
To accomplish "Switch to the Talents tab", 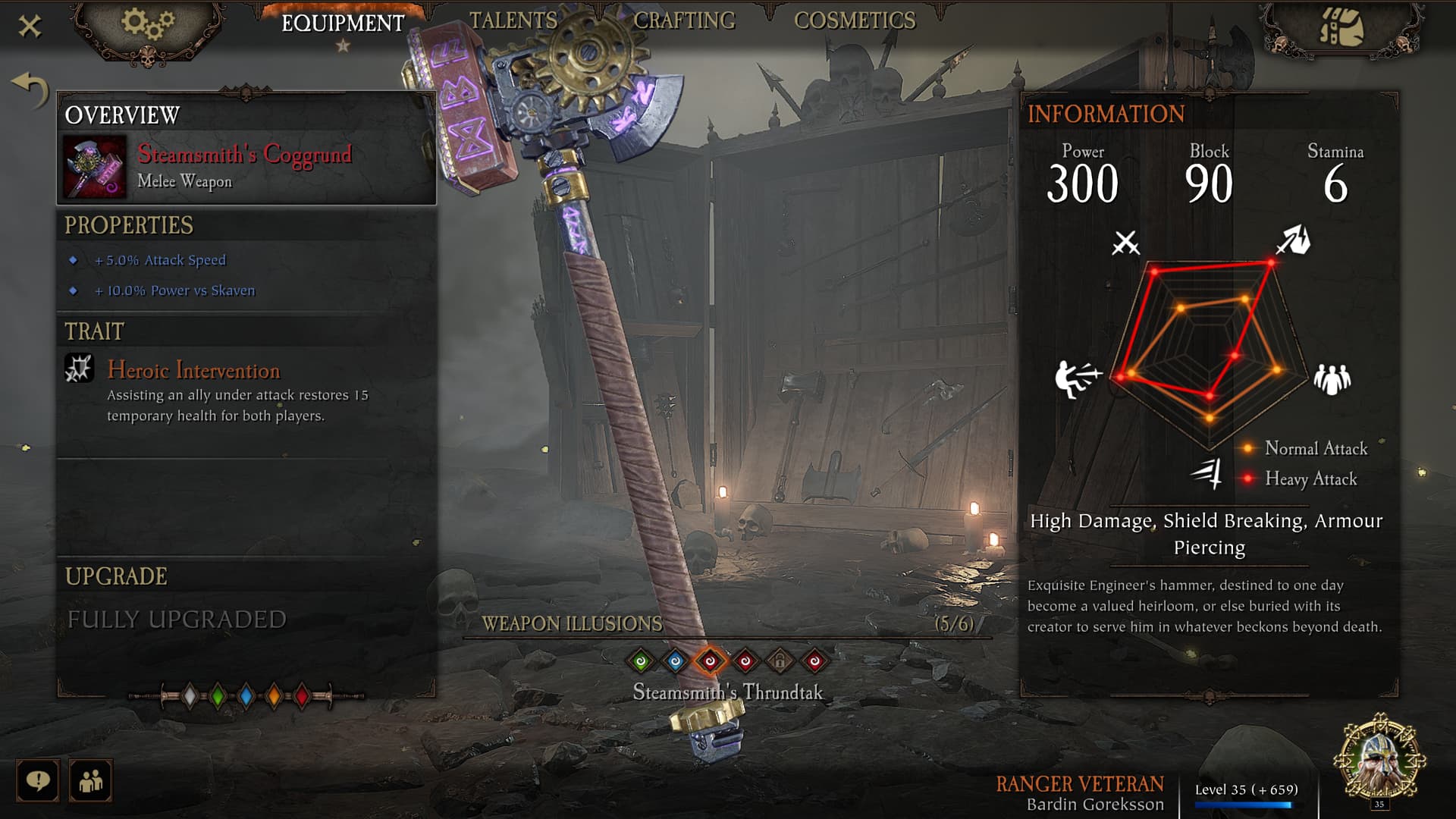I will pos(513,20).
